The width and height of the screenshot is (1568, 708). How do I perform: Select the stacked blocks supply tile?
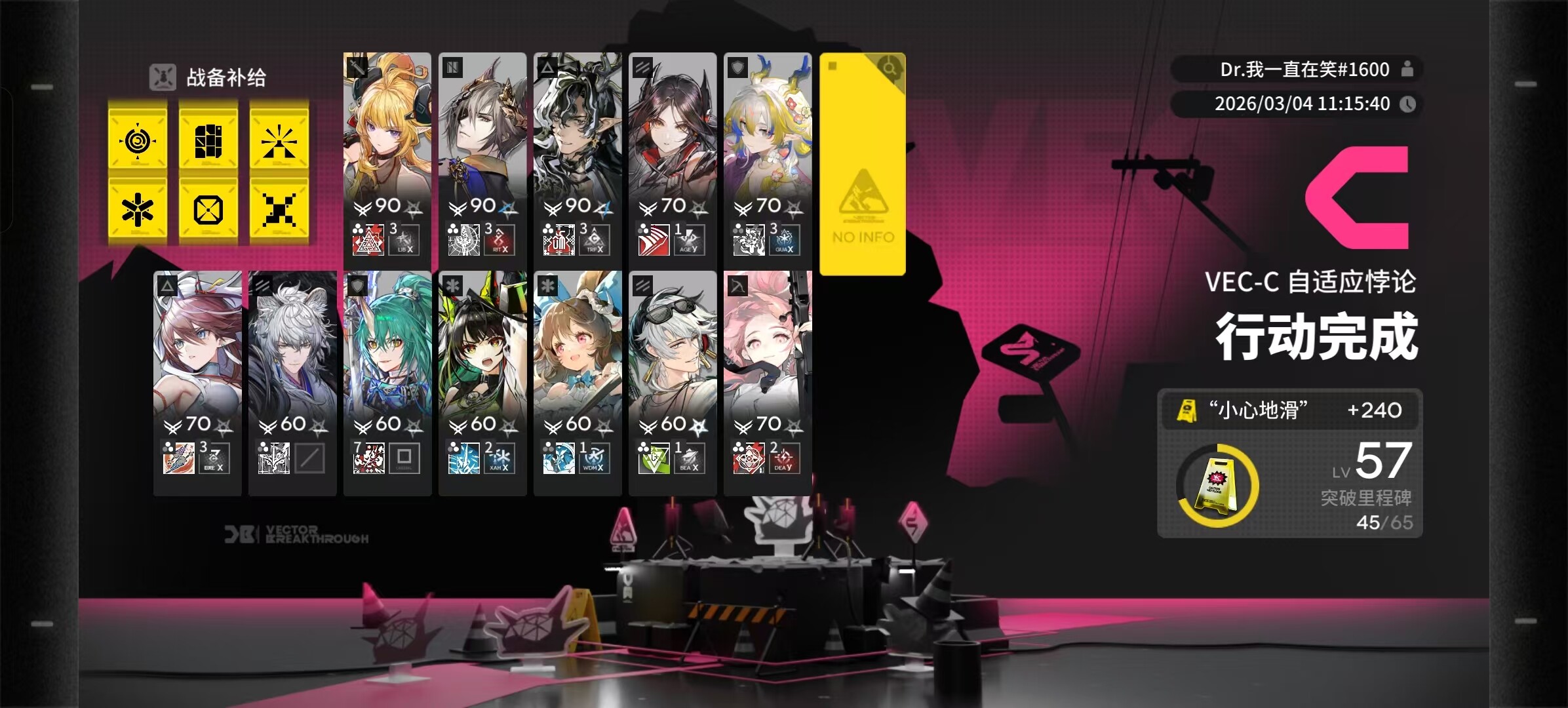208,140
